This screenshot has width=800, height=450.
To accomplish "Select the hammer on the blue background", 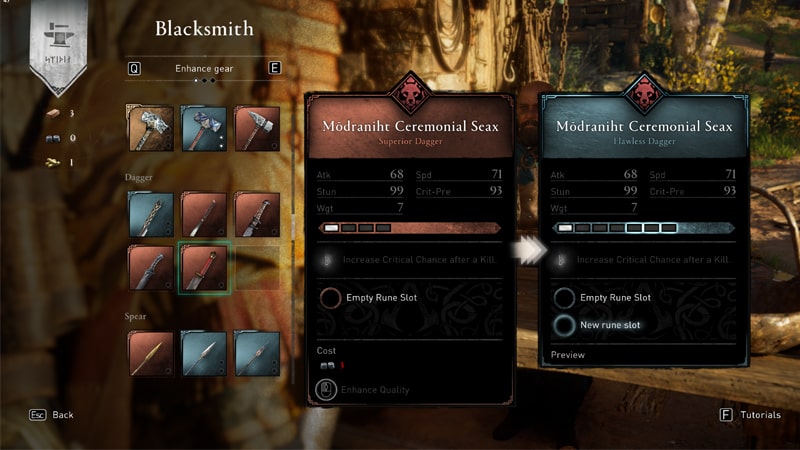I will coord(204,128).
